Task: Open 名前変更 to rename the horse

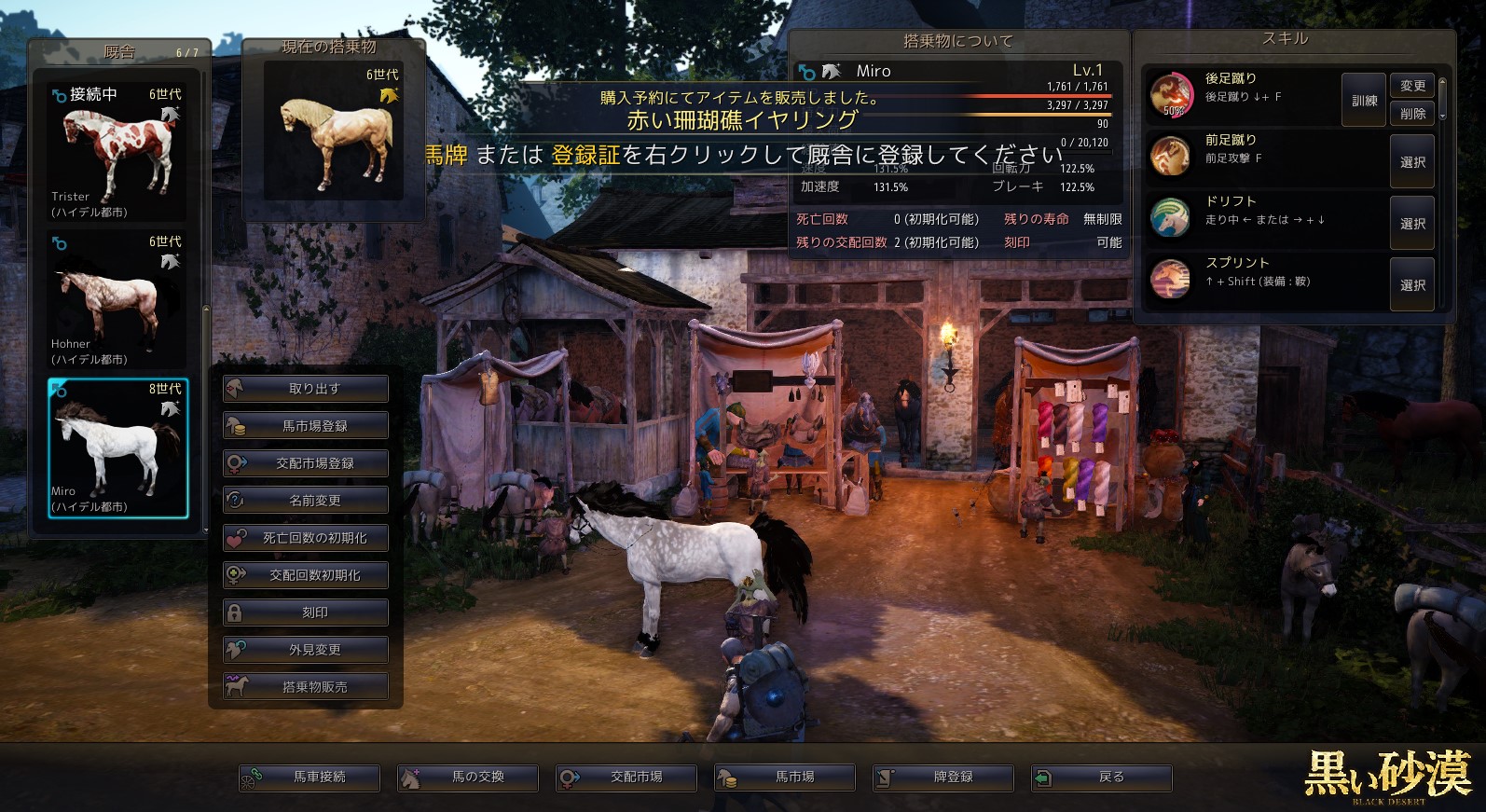Action: pos(306,501)
